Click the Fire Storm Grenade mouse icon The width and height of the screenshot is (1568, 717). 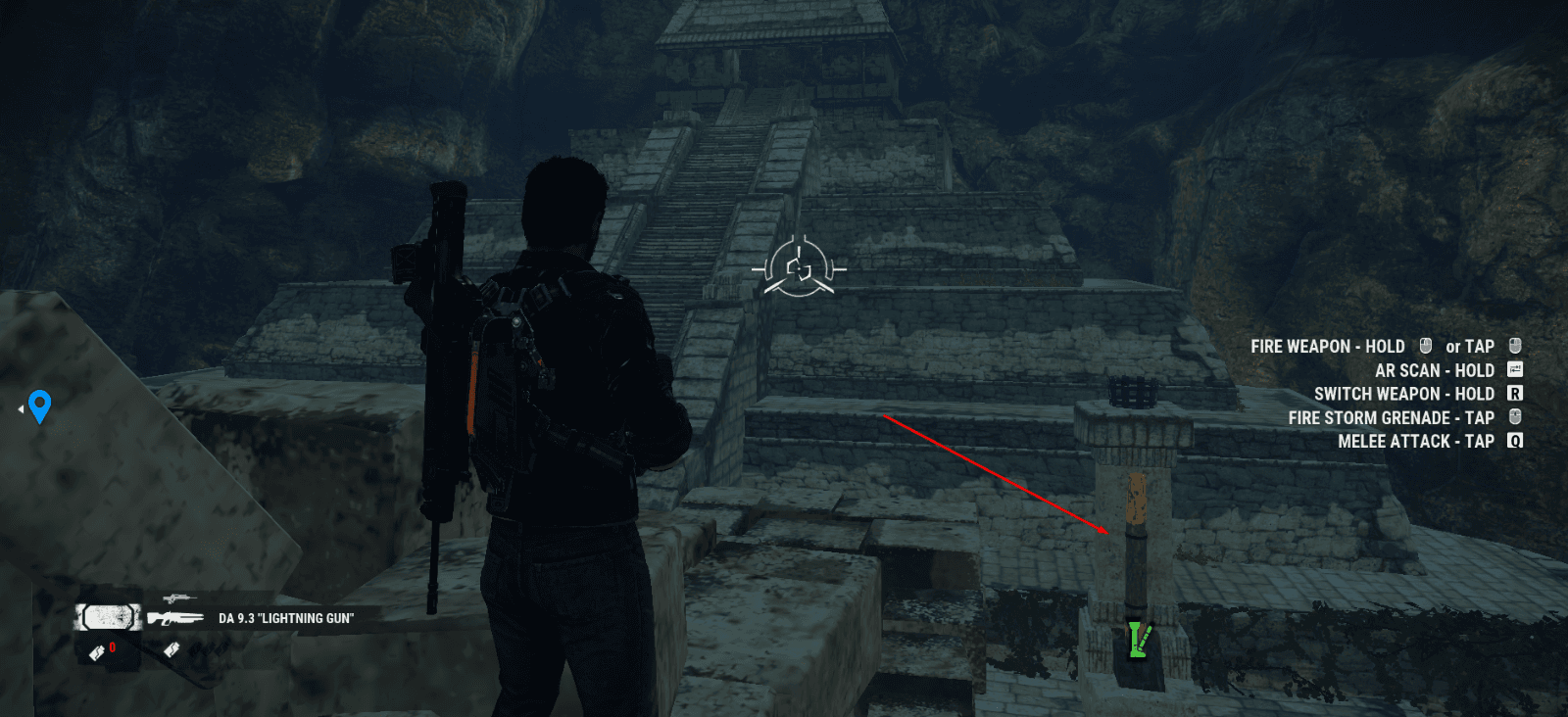pyautogui.click(x=1515, y=417)
